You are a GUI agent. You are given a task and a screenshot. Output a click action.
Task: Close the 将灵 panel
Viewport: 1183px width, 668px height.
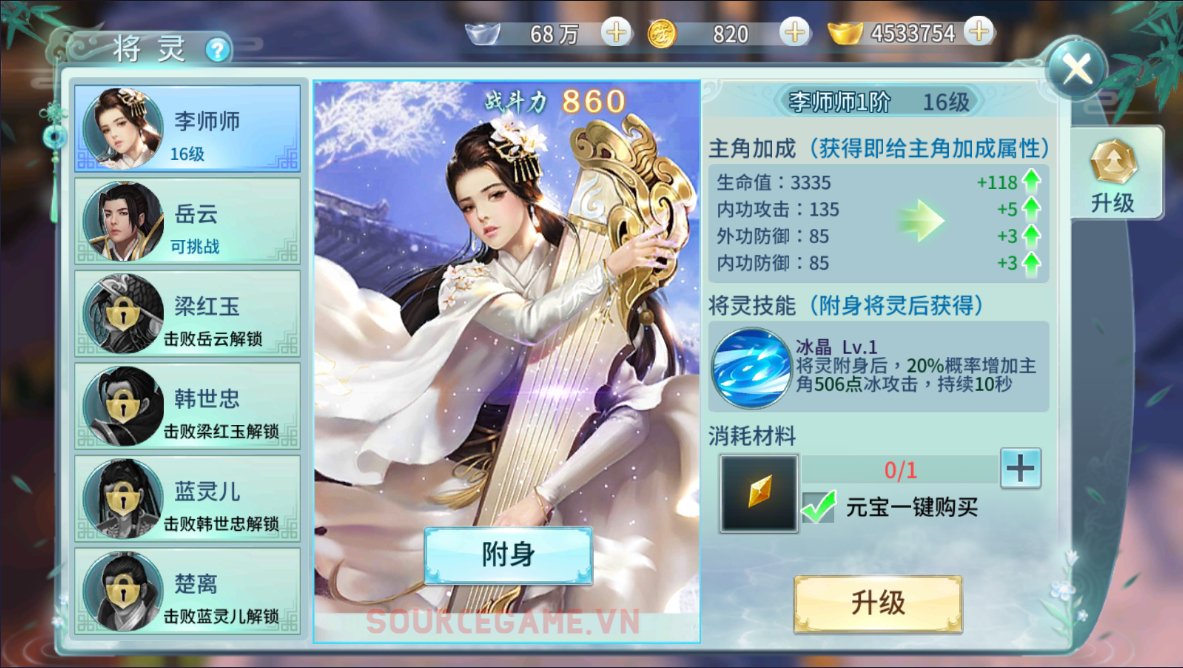point(1076,69)
